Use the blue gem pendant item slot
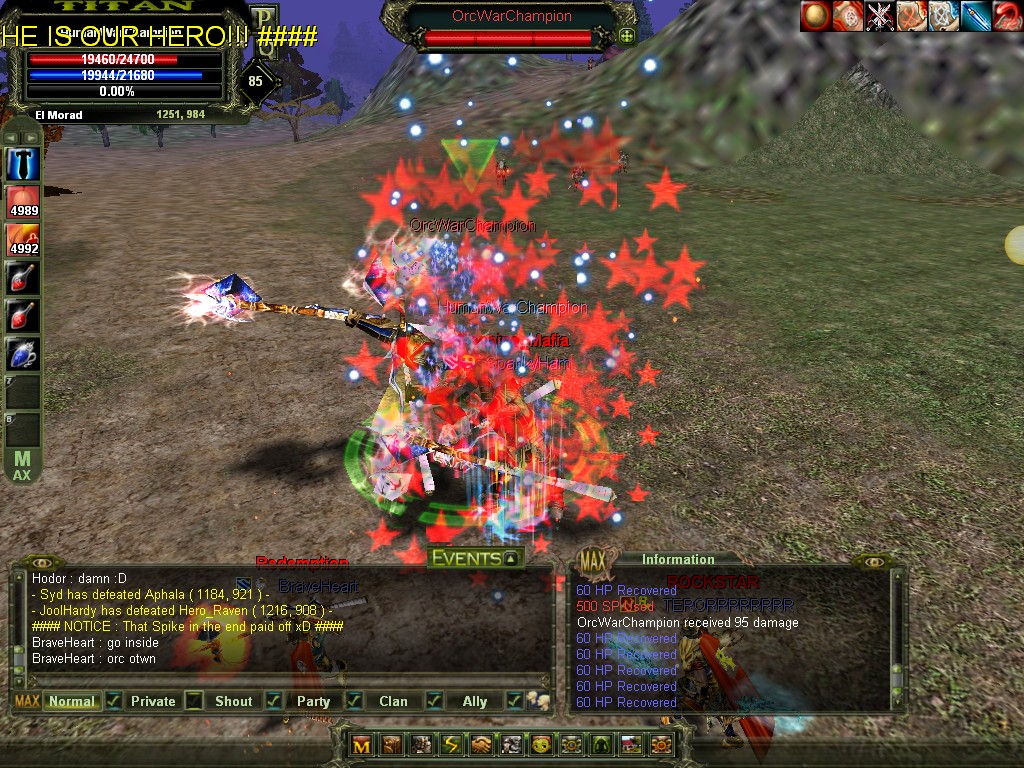Viewport: 1024px width, 768px height. point(22,354)
